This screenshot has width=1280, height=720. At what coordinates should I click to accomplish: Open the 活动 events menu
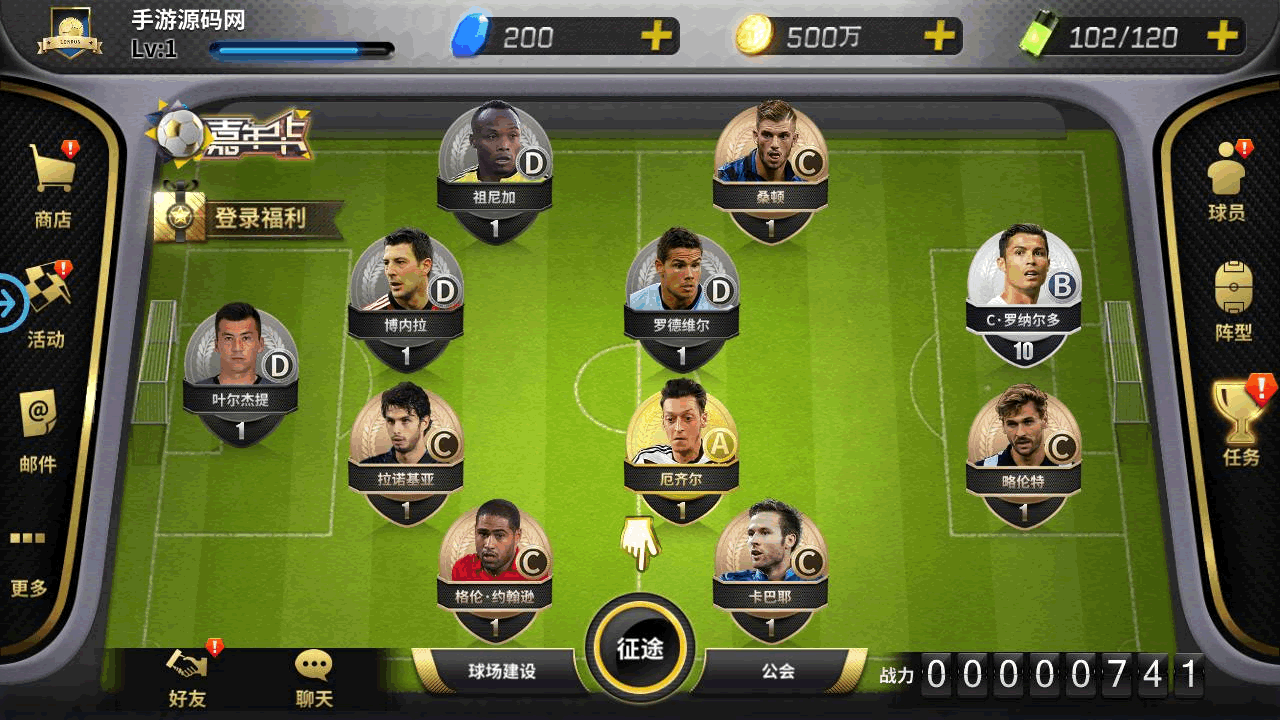(46, 303)
